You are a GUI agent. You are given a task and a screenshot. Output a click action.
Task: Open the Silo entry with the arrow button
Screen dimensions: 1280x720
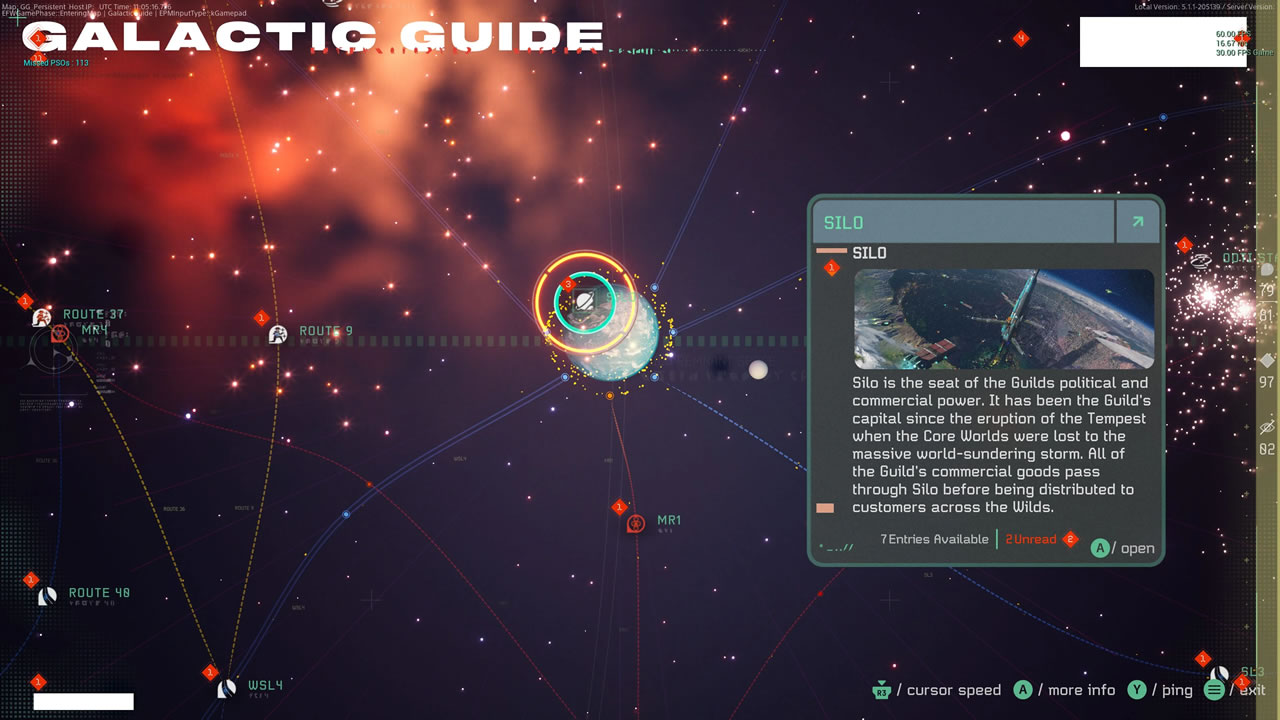coord(1137,222)
